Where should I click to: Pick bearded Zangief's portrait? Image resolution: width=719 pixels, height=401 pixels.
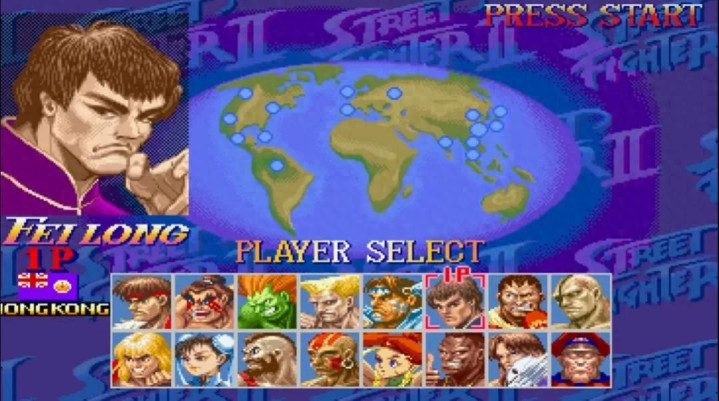[267, 359]
